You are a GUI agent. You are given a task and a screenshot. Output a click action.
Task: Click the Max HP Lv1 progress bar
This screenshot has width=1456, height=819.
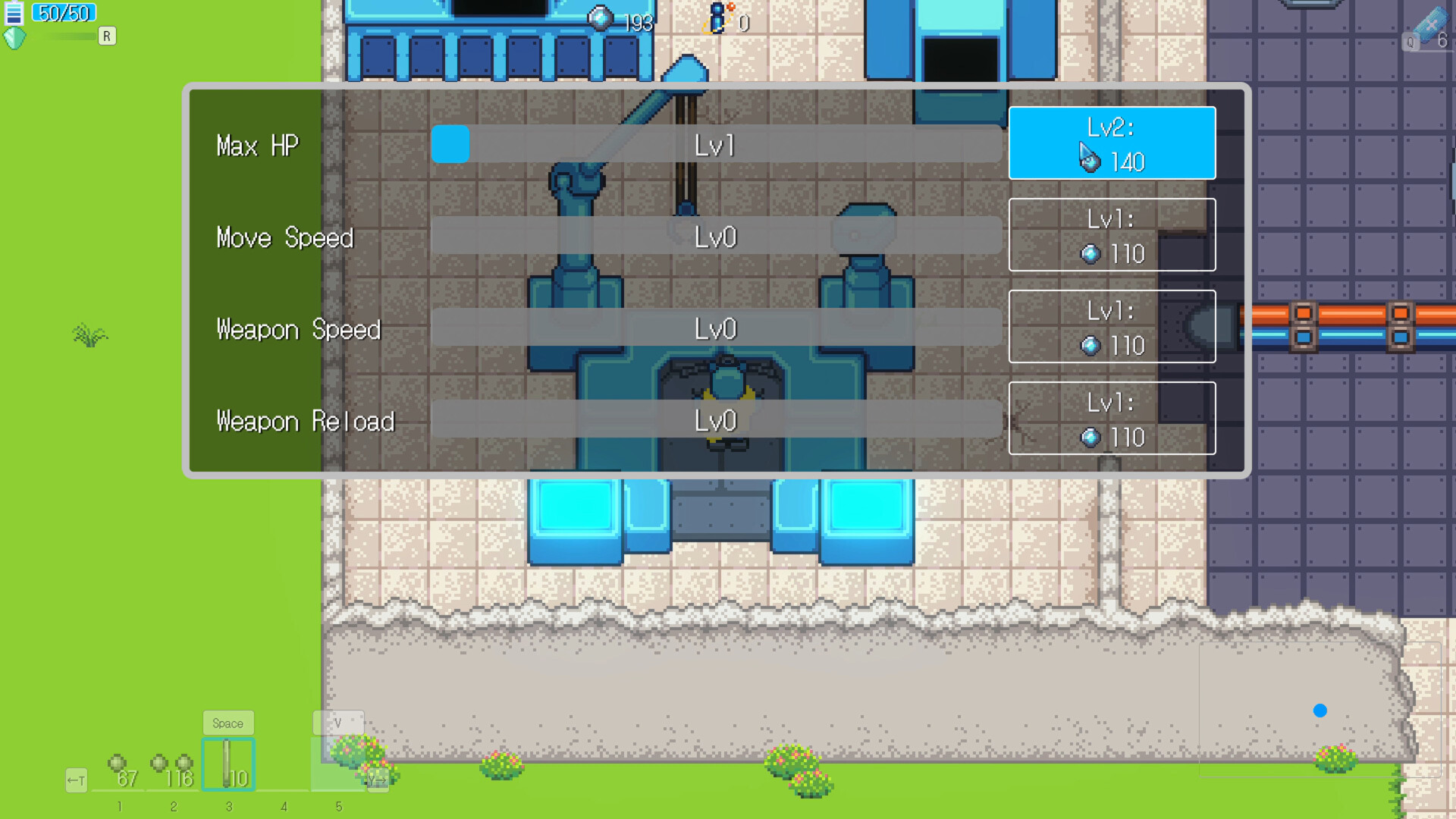tap(717, 145)
